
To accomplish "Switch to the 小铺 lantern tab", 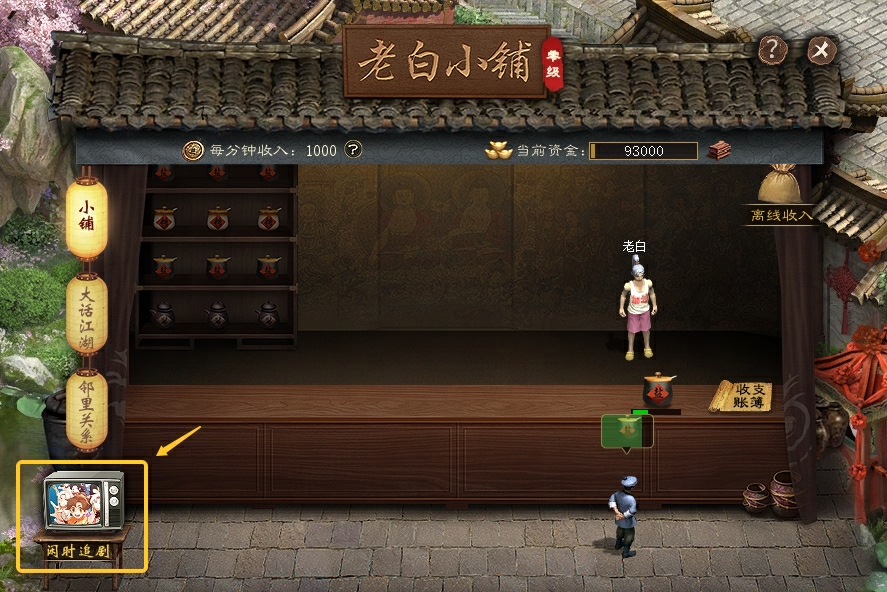I will (x=87, y=217).
